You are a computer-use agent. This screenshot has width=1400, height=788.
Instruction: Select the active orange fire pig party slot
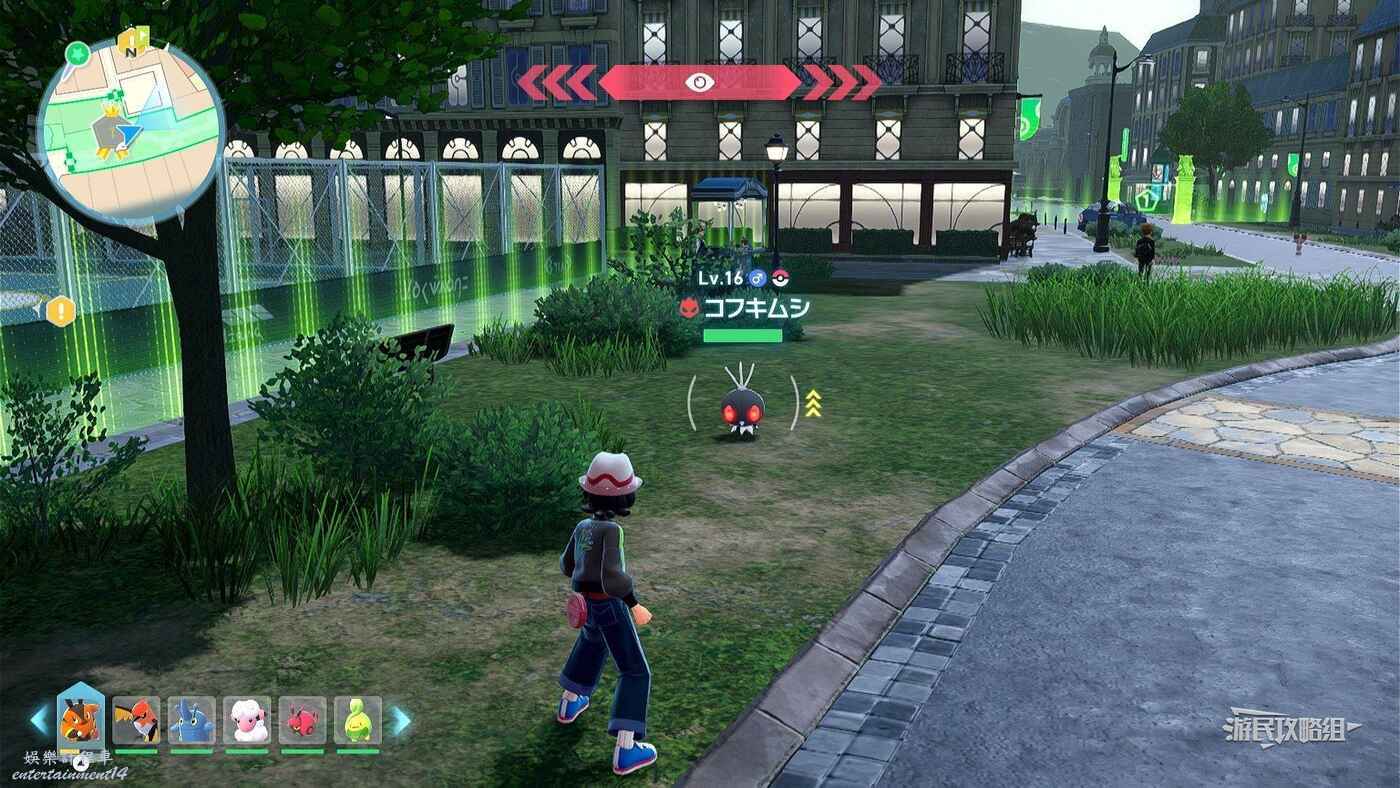(80, 719)
